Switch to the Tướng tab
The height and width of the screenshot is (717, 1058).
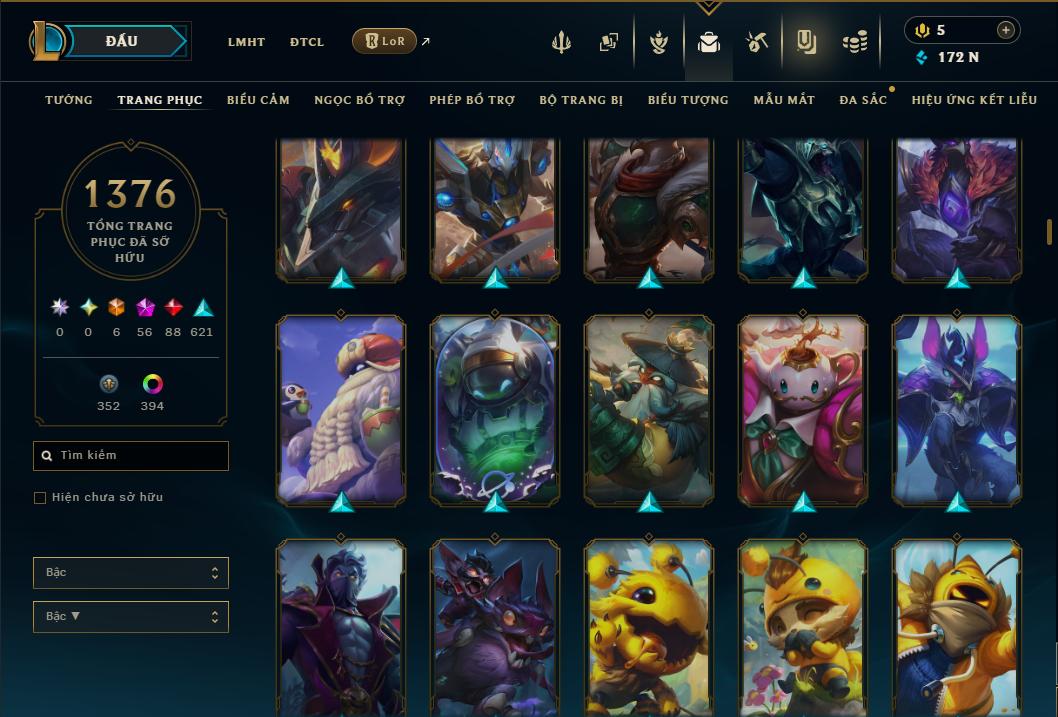69,100
